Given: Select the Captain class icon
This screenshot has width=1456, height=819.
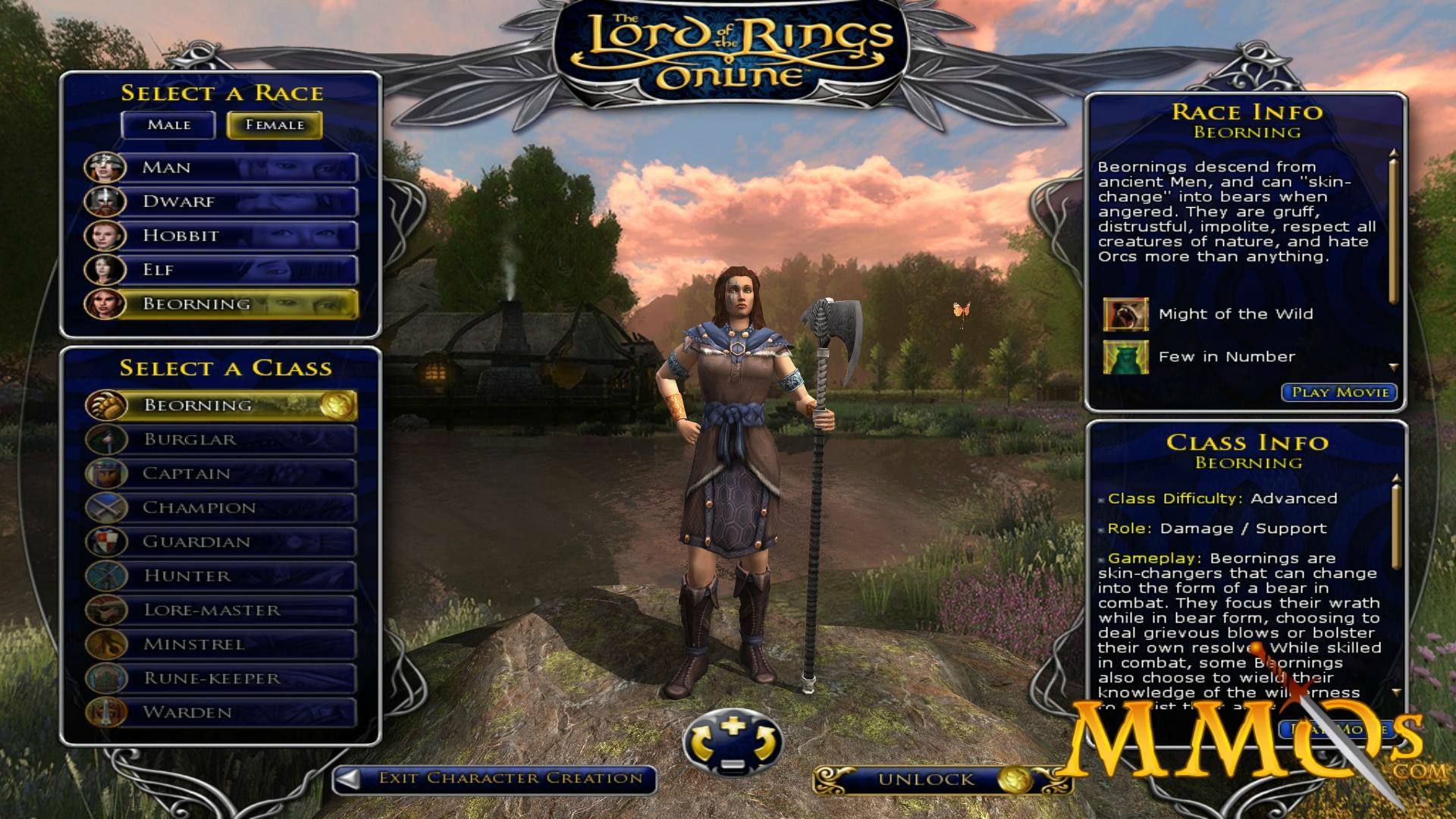Looking at the screenshot, I should 108,474.
